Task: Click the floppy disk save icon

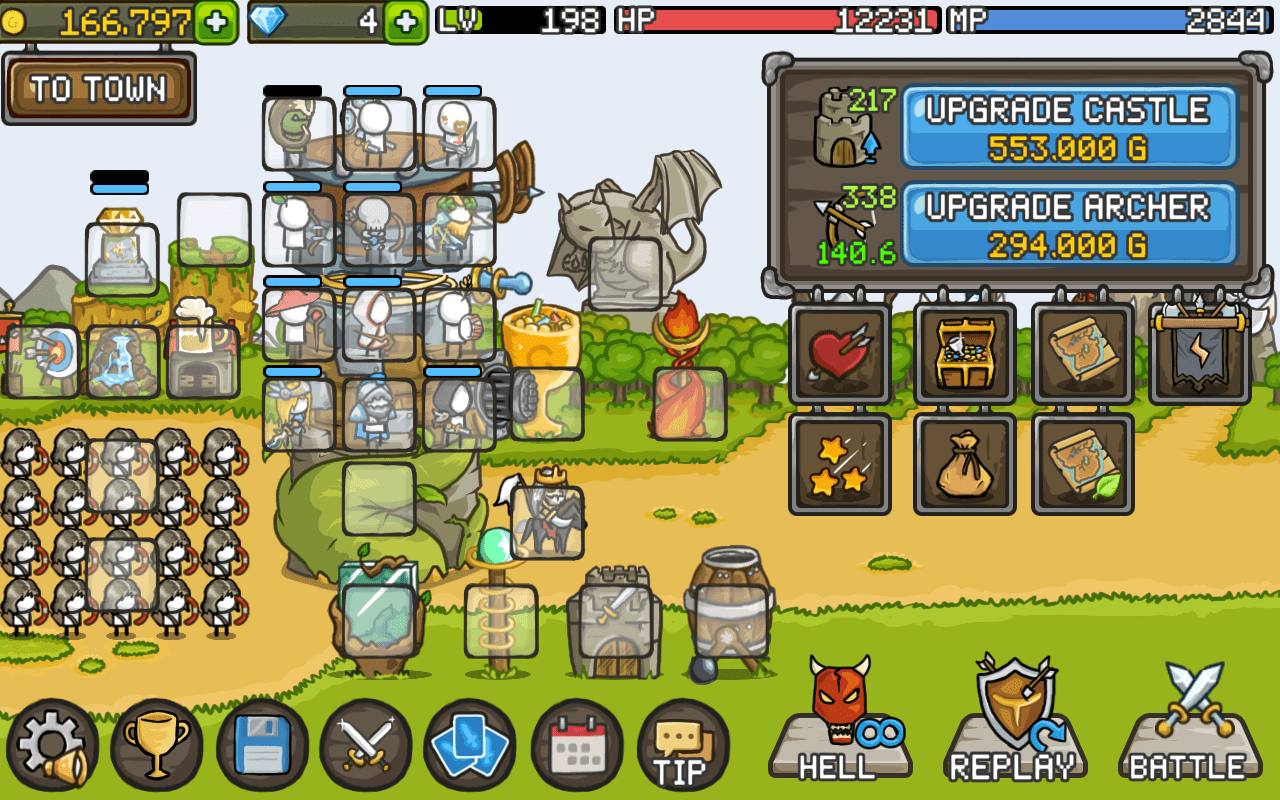Action: [262, 745]
